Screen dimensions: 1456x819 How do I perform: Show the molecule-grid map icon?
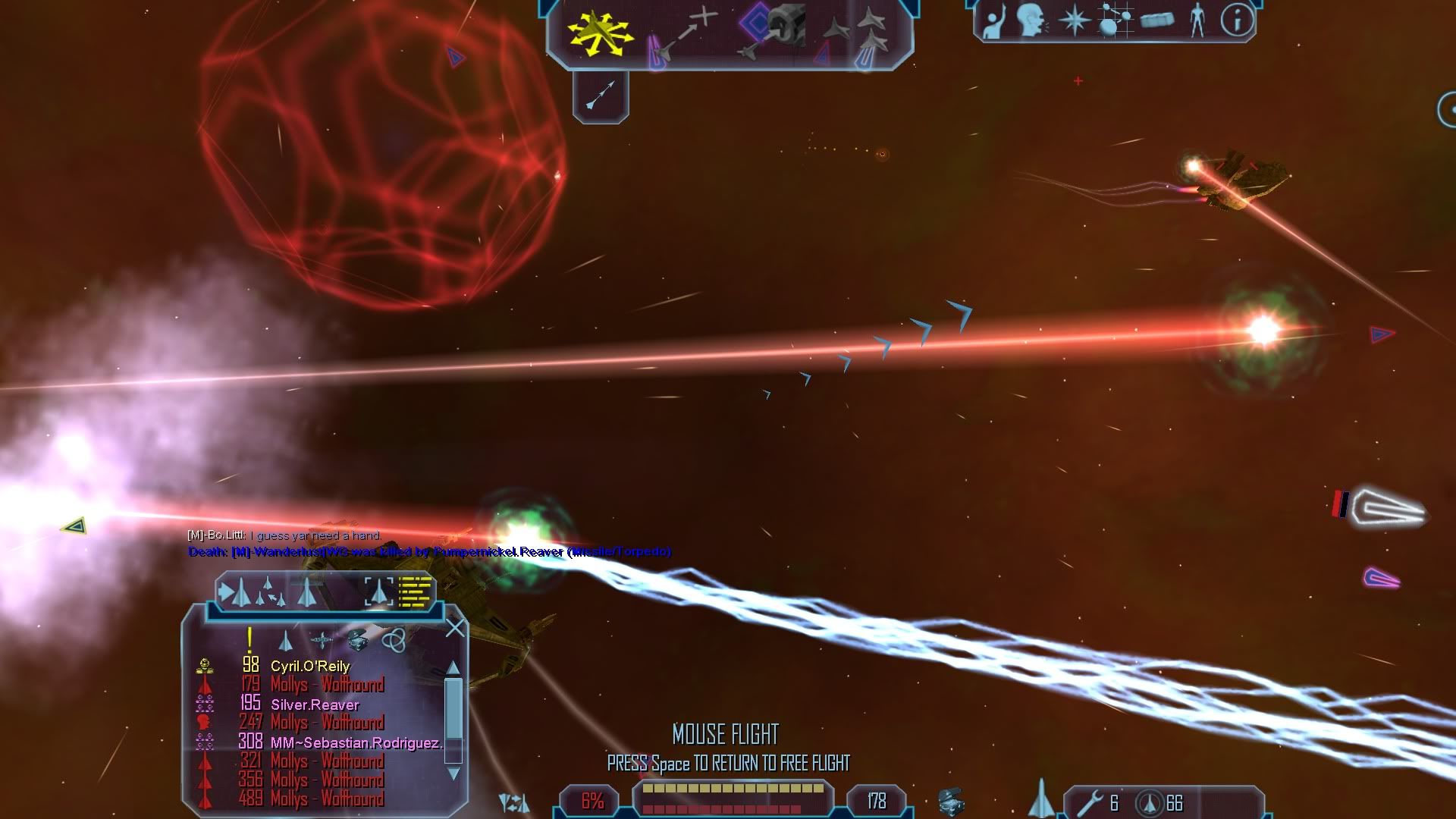[1115, 20]
